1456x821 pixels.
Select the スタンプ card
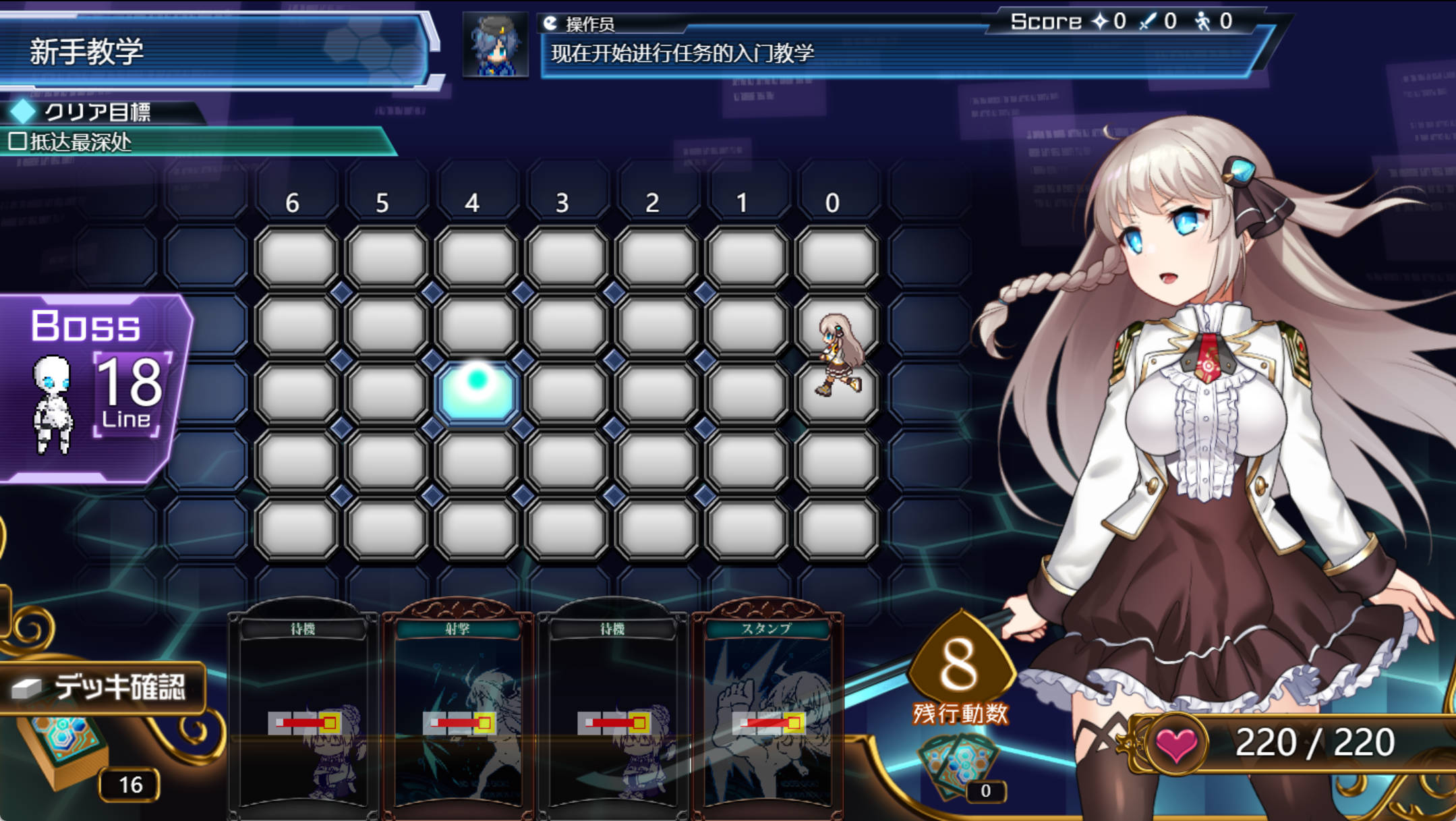pyautogui.click(x=769, y=708)
